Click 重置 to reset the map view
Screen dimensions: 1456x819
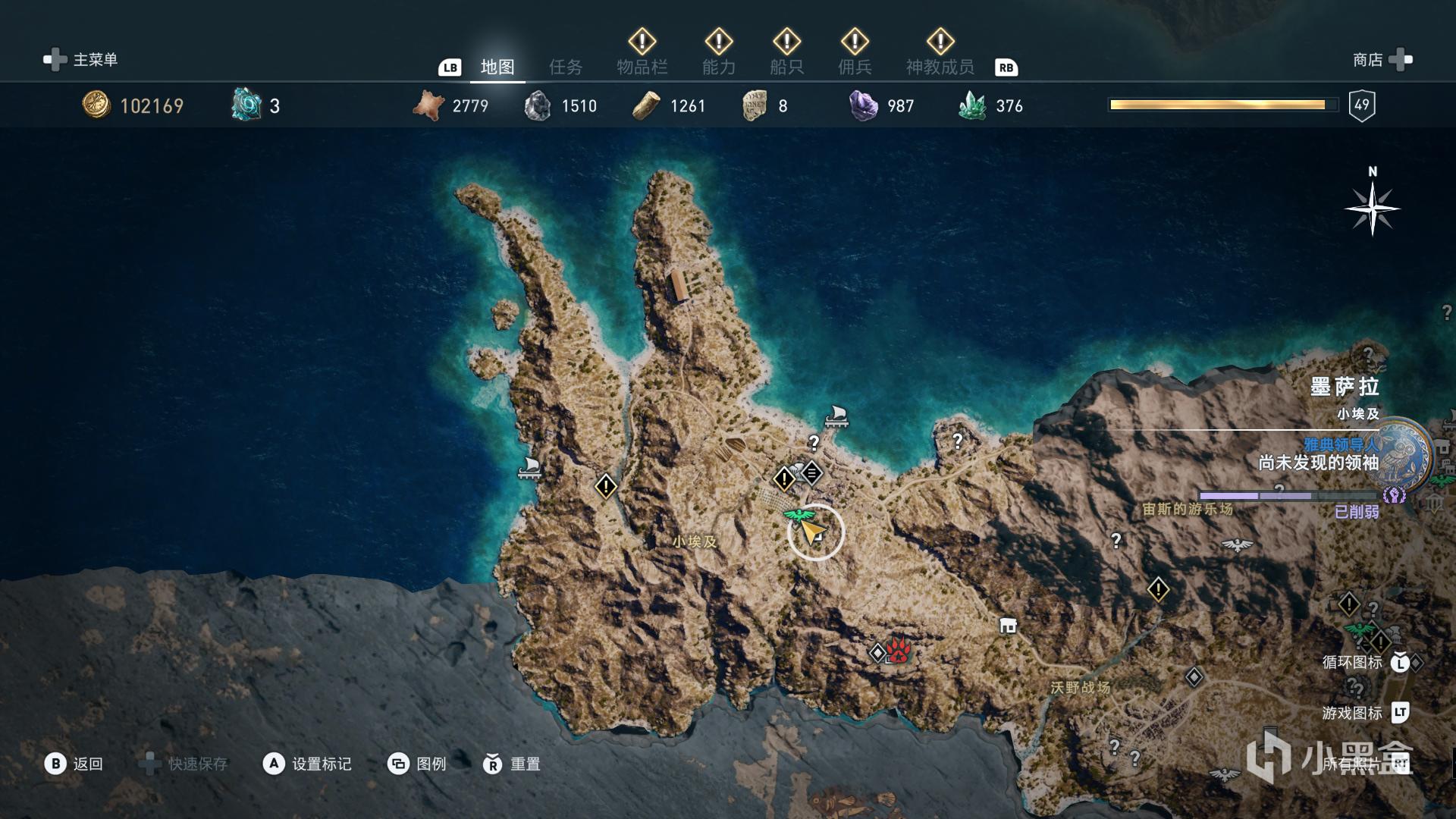(x=512, y=764)
